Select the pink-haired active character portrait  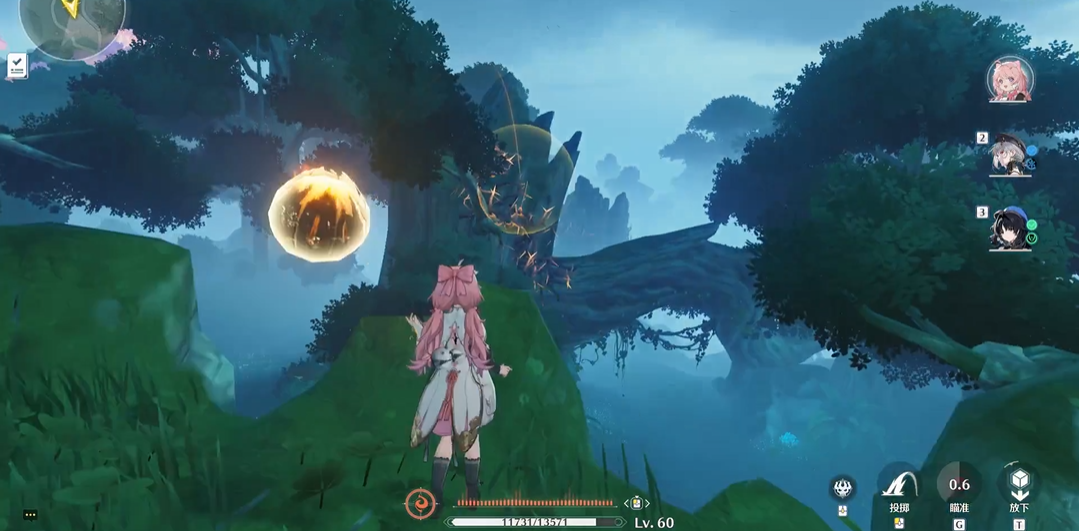click(1009, 79)
